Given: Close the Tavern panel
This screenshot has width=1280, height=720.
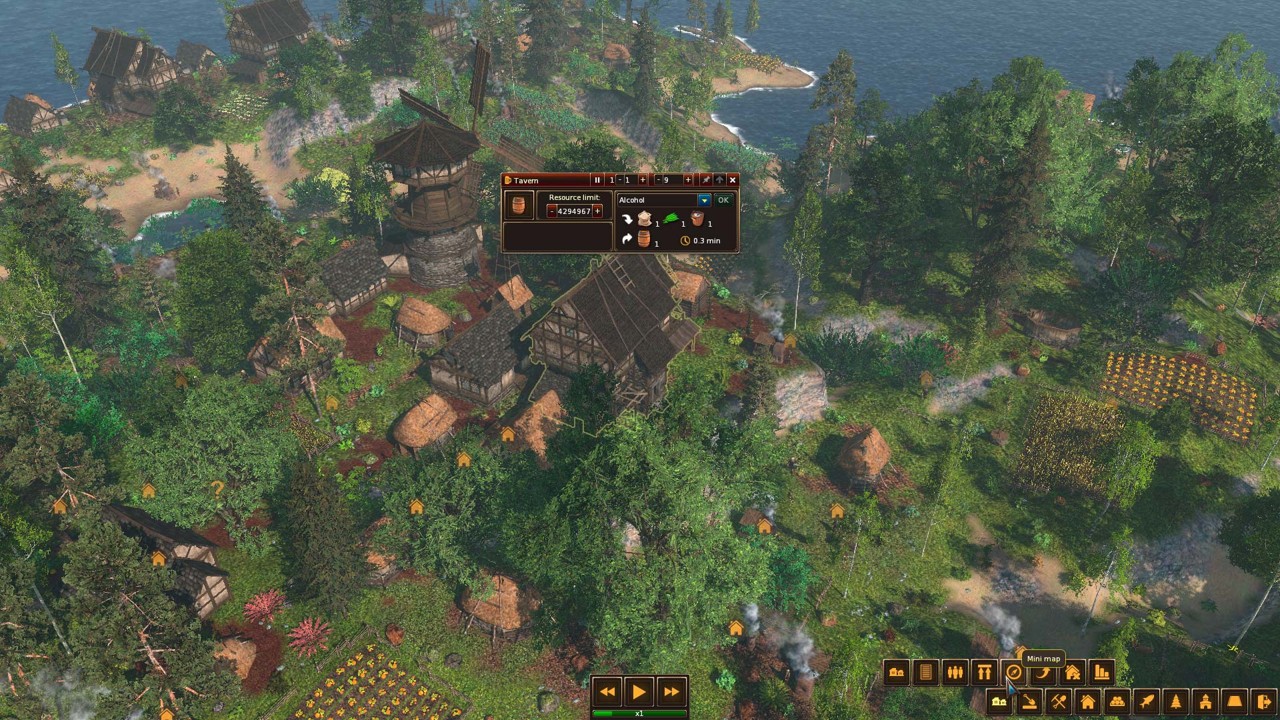Looking at the screenshot, I should point(732,180).
